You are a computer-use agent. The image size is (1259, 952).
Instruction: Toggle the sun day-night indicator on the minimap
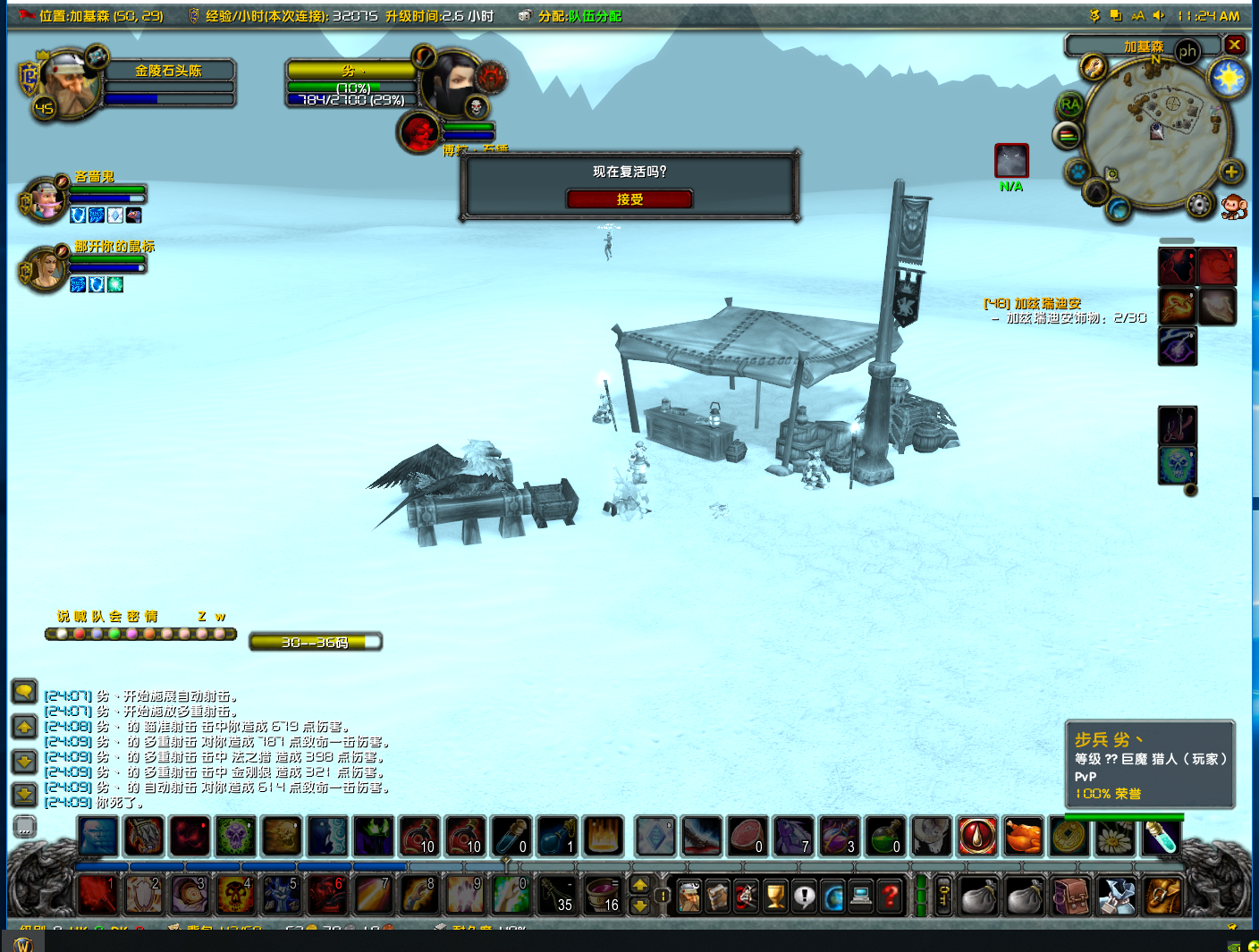[x=1229, y=79]
